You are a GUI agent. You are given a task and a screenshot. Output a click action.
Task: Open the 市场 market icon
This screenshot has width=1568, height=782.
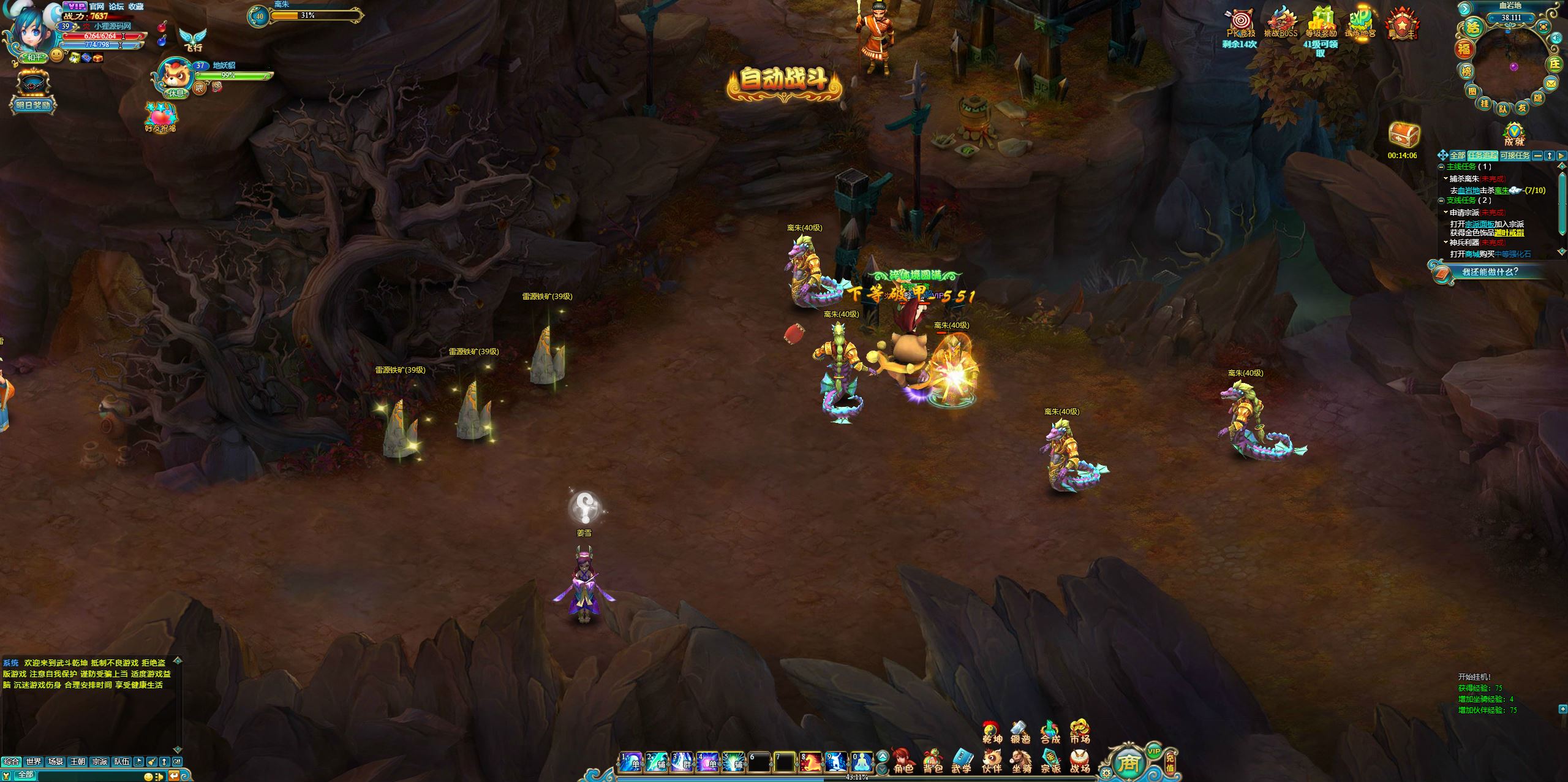[x=1079, y=731]
